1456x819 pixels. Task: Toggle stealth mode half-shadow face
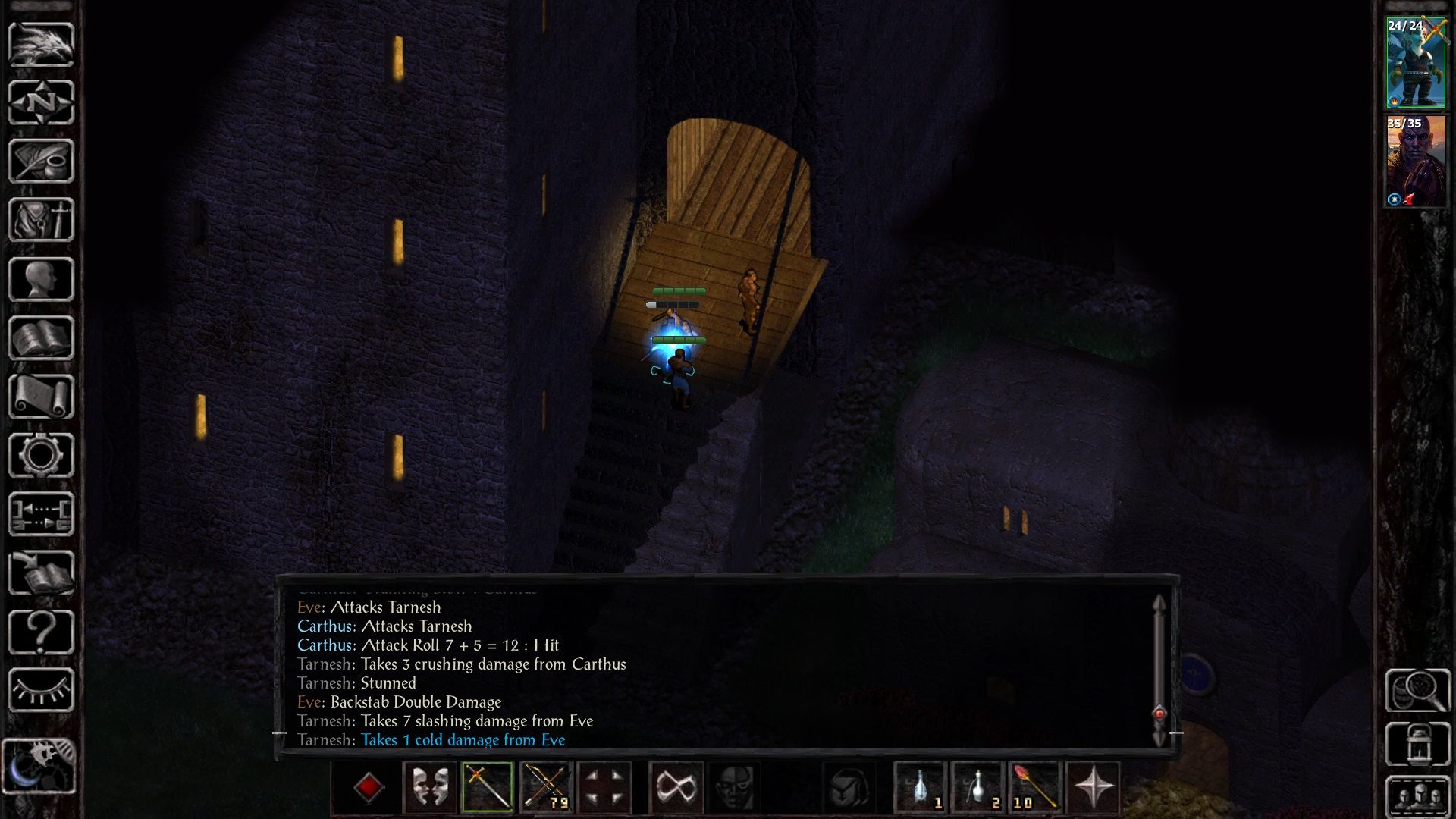735,789
